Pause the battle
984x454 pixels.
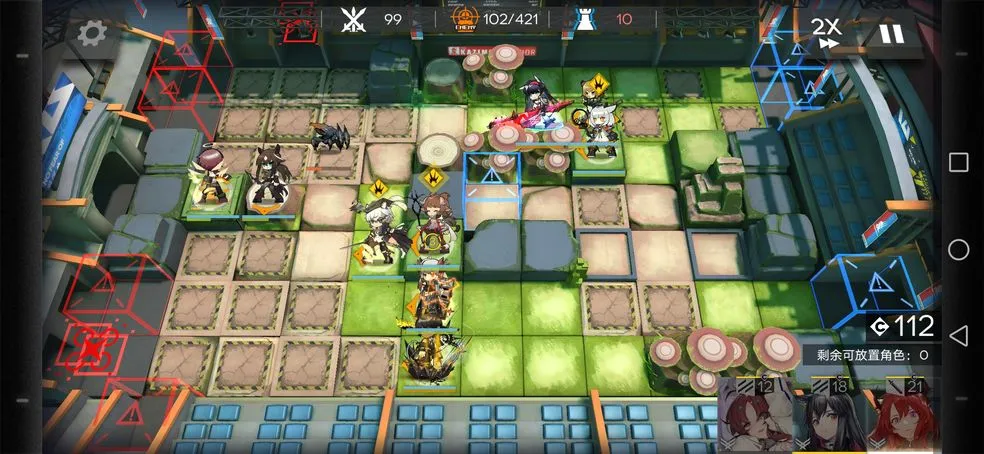pyautogui.click(x=890, y=33)
